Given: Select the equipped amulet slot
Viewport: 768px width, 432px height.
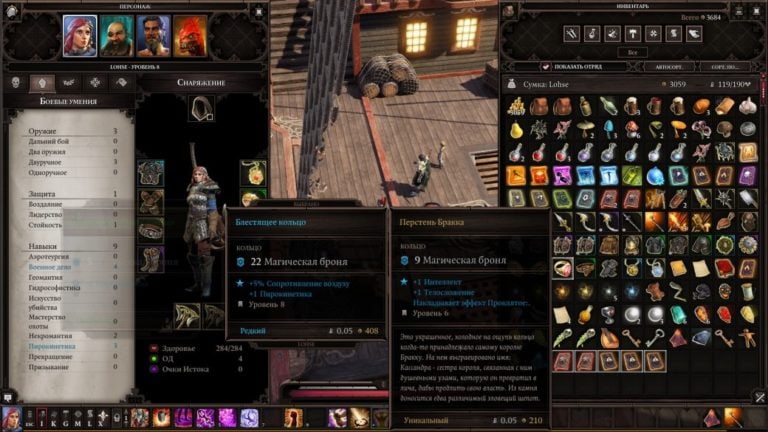Looking at the screenshot, I should pos(252,172).
